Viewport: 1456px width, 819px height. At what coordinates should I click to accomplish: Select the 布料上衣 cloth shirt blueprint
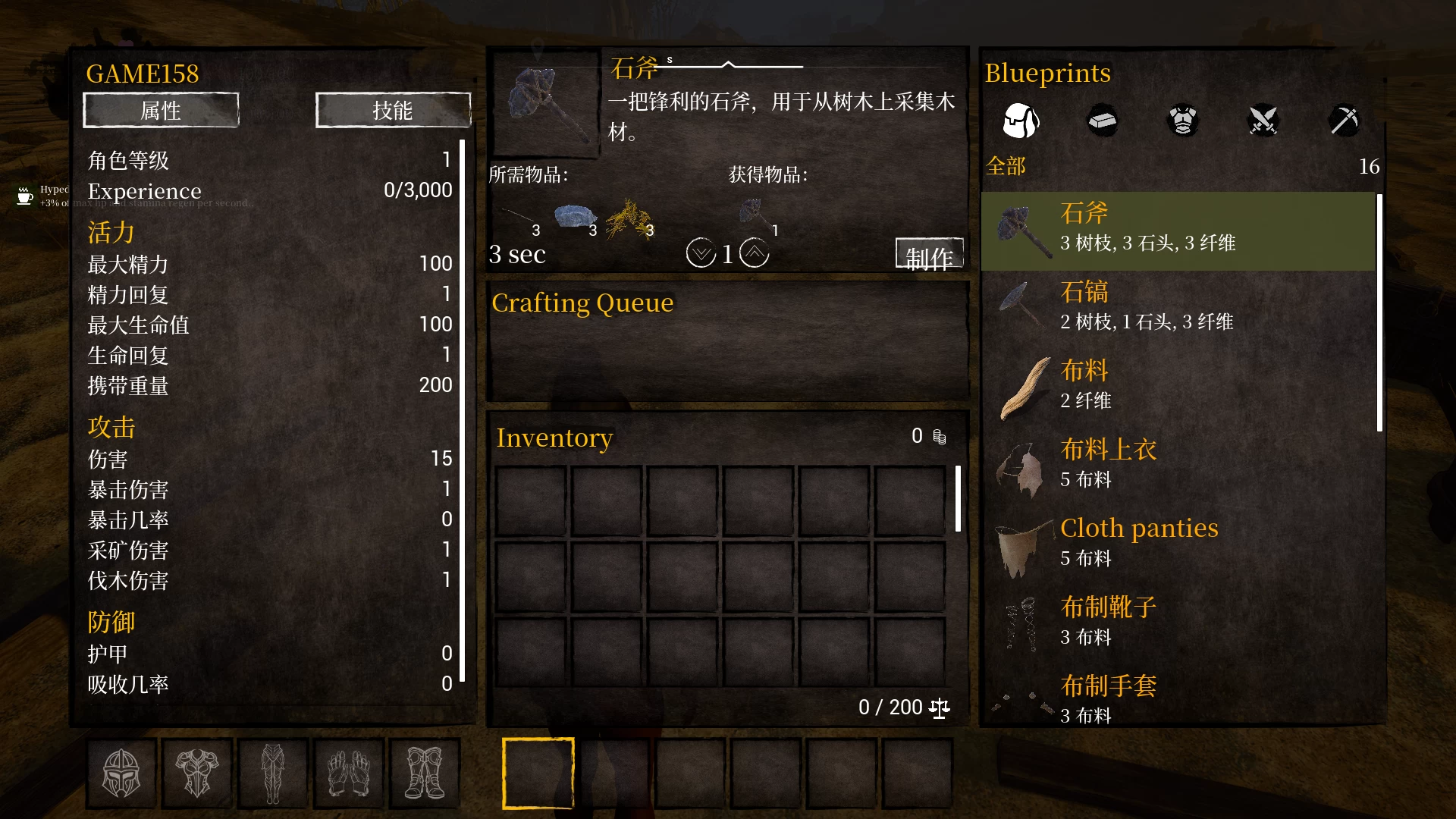[1178, 466]
